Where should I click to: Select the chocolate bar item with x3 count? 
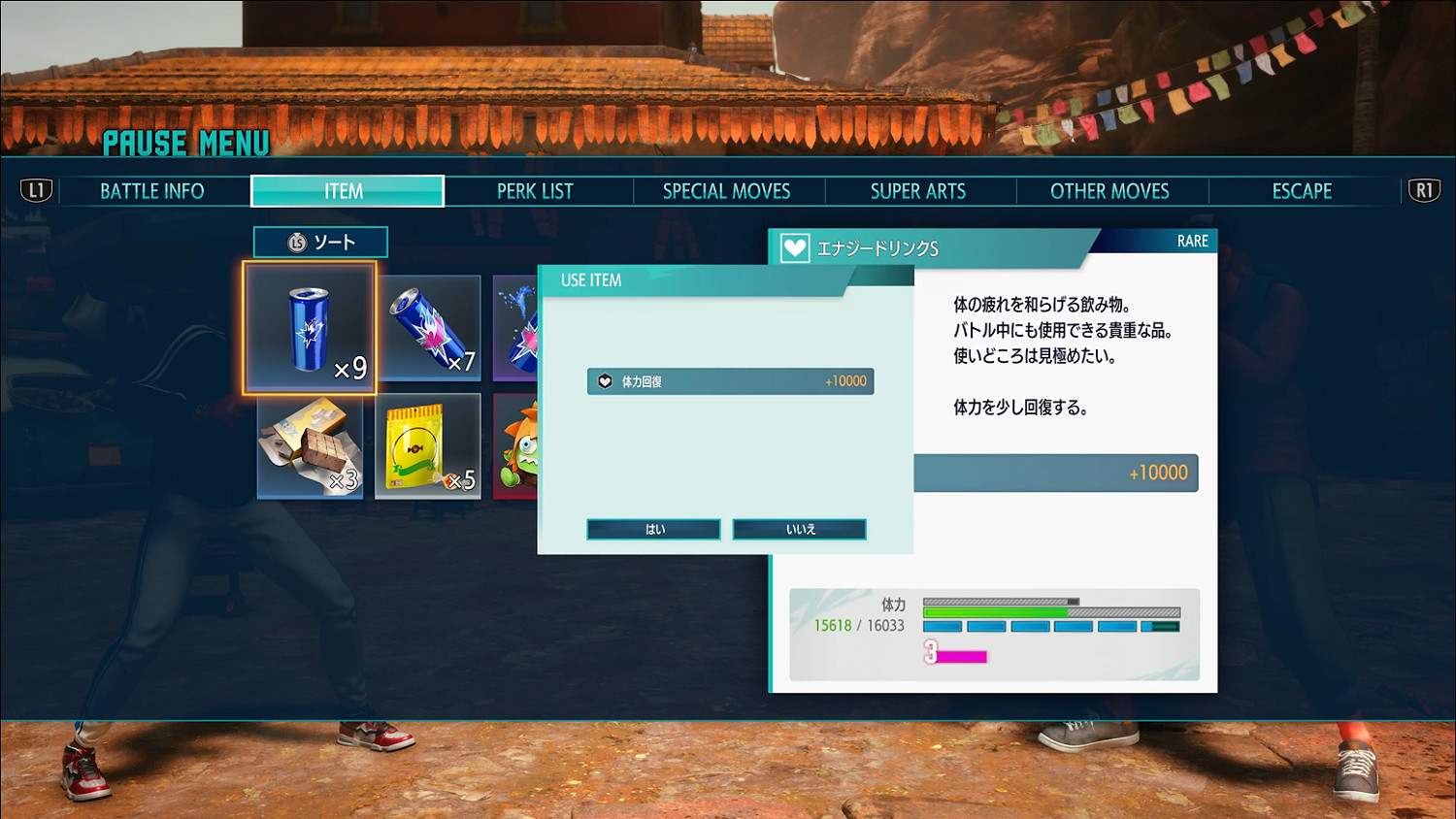click(311, 446)
